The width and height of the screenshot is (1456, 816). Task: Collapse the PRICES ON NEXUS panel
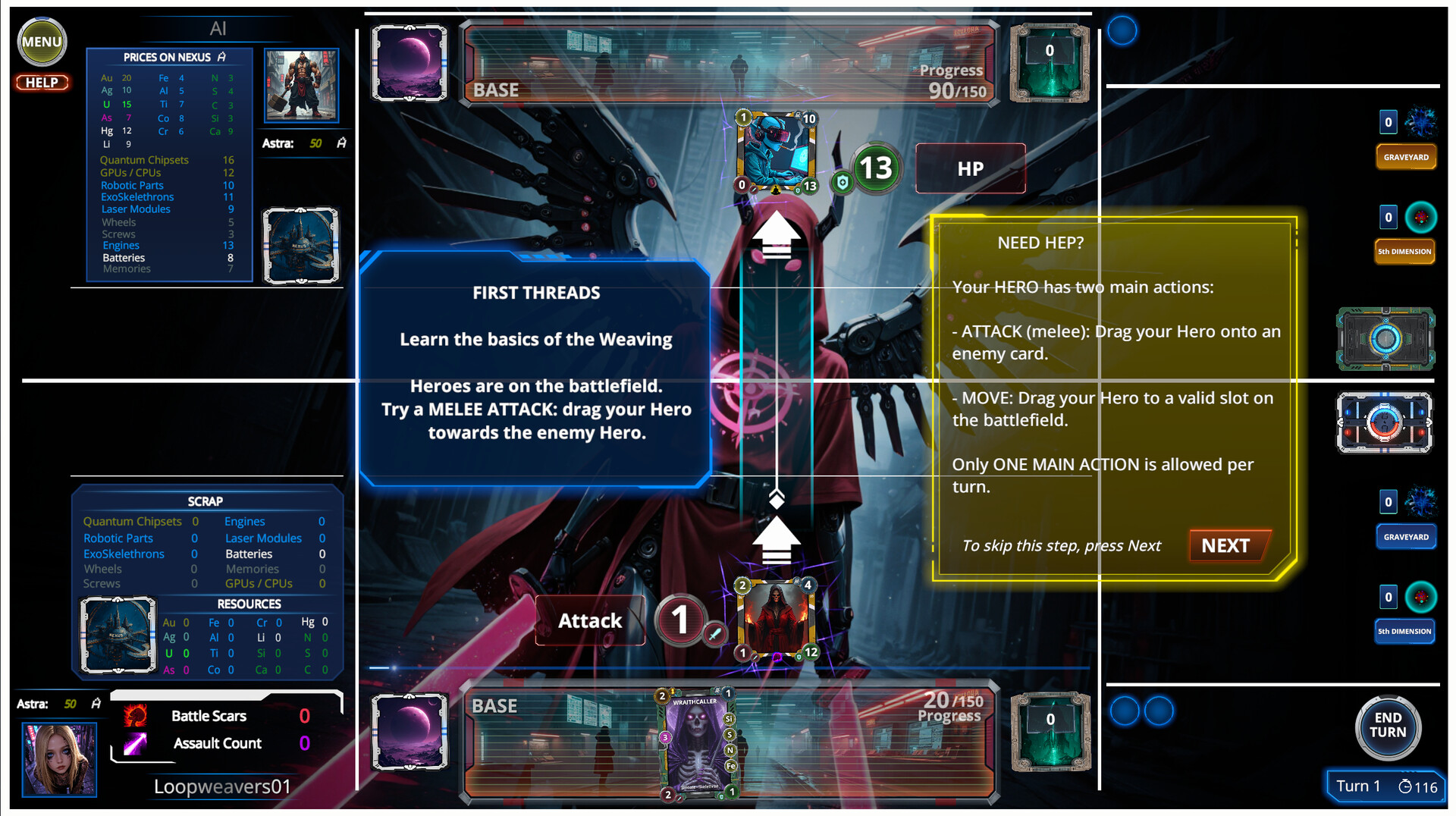click(168, 57)
